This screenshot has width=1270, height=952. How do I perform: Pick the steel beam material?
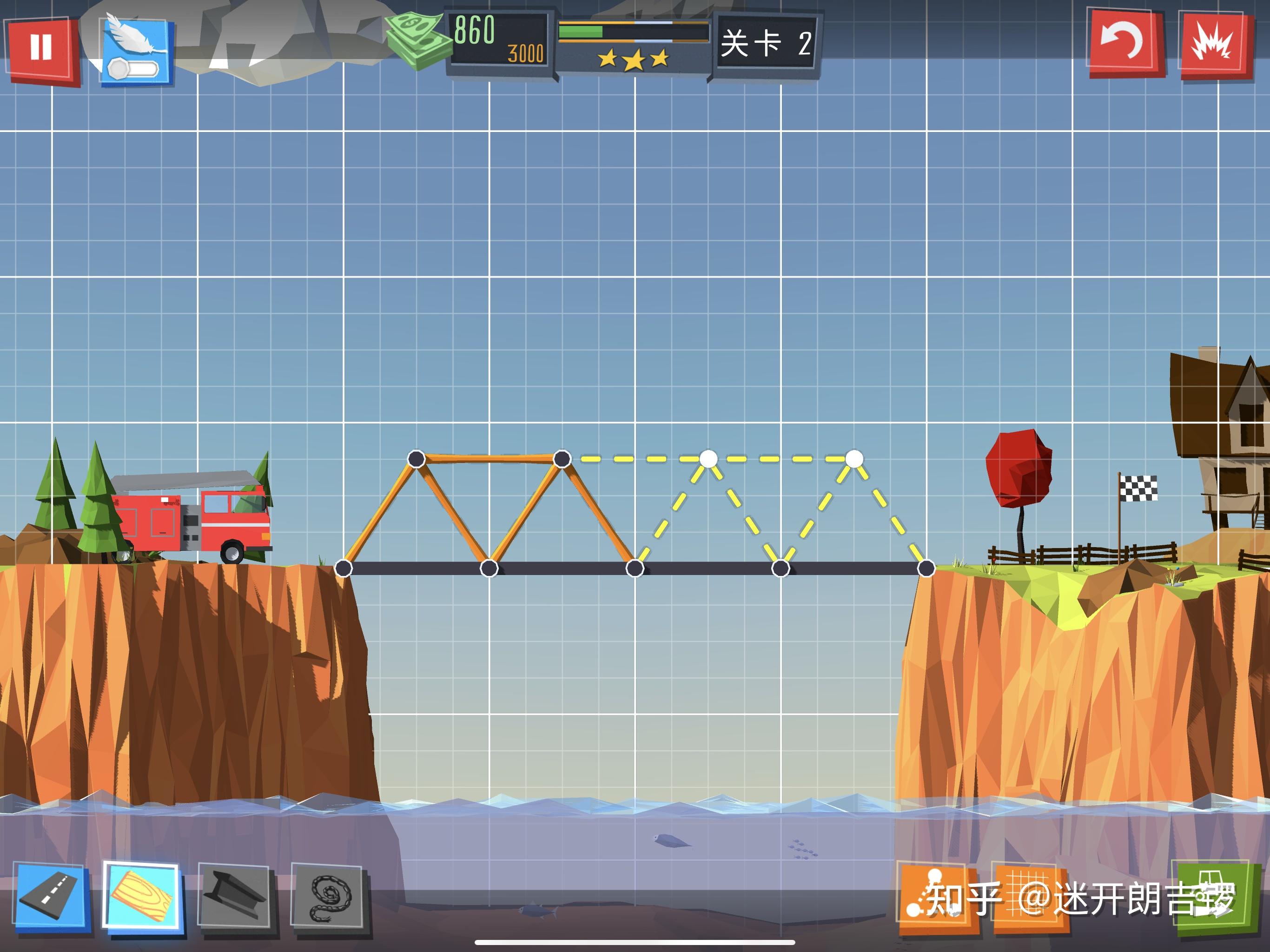tap(235, 898)
